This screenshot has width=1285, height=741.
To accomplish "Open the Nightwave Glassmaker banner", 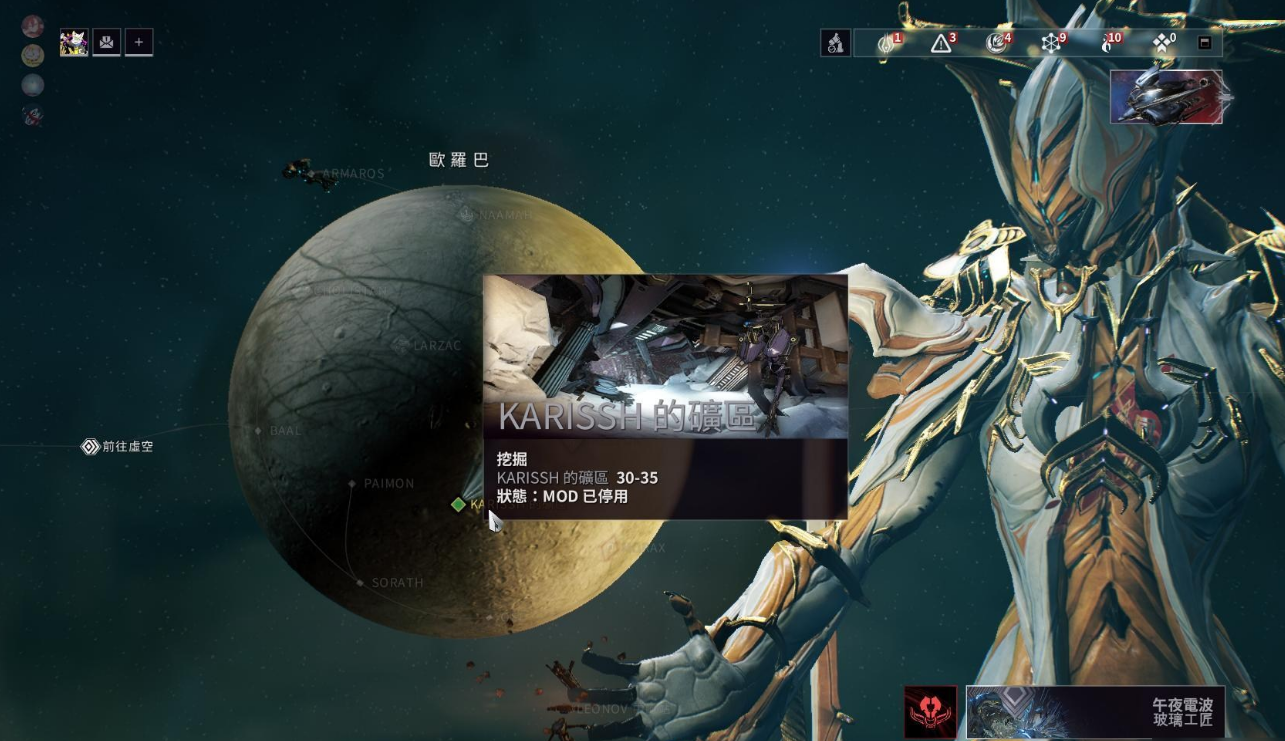I will tap(1095, 711).
